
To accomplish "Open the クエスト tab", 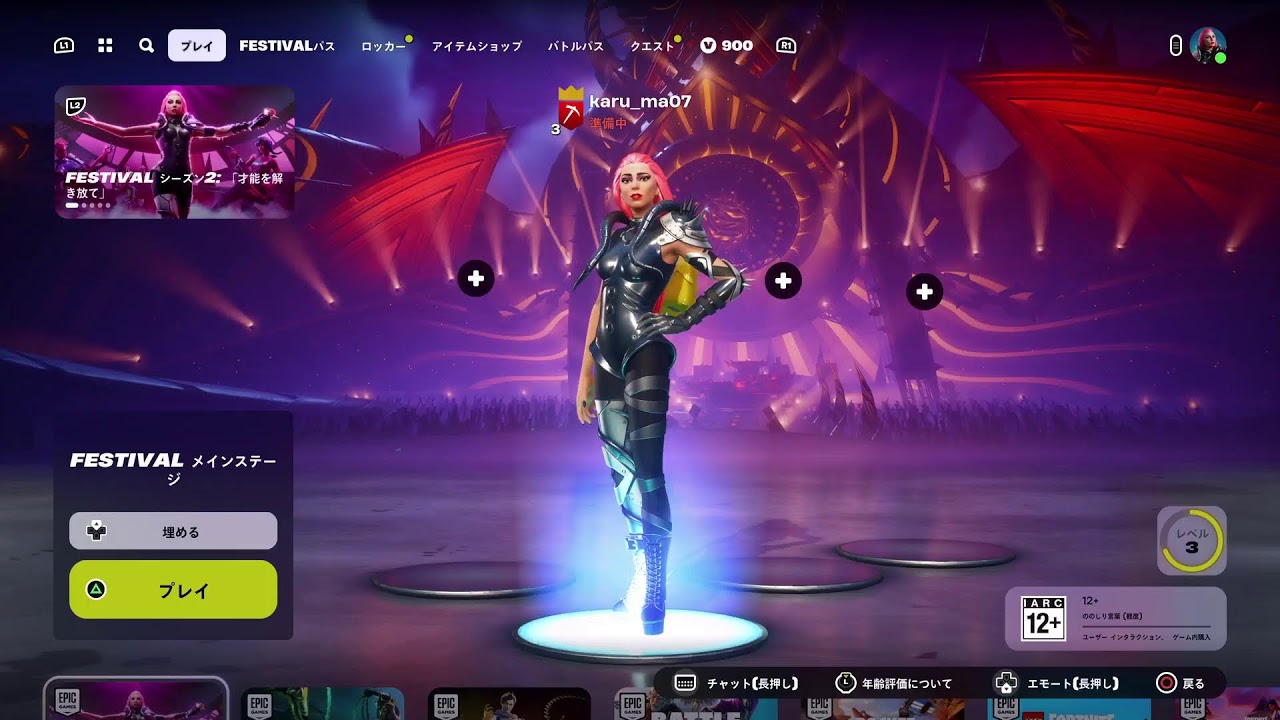I will 652,46.
